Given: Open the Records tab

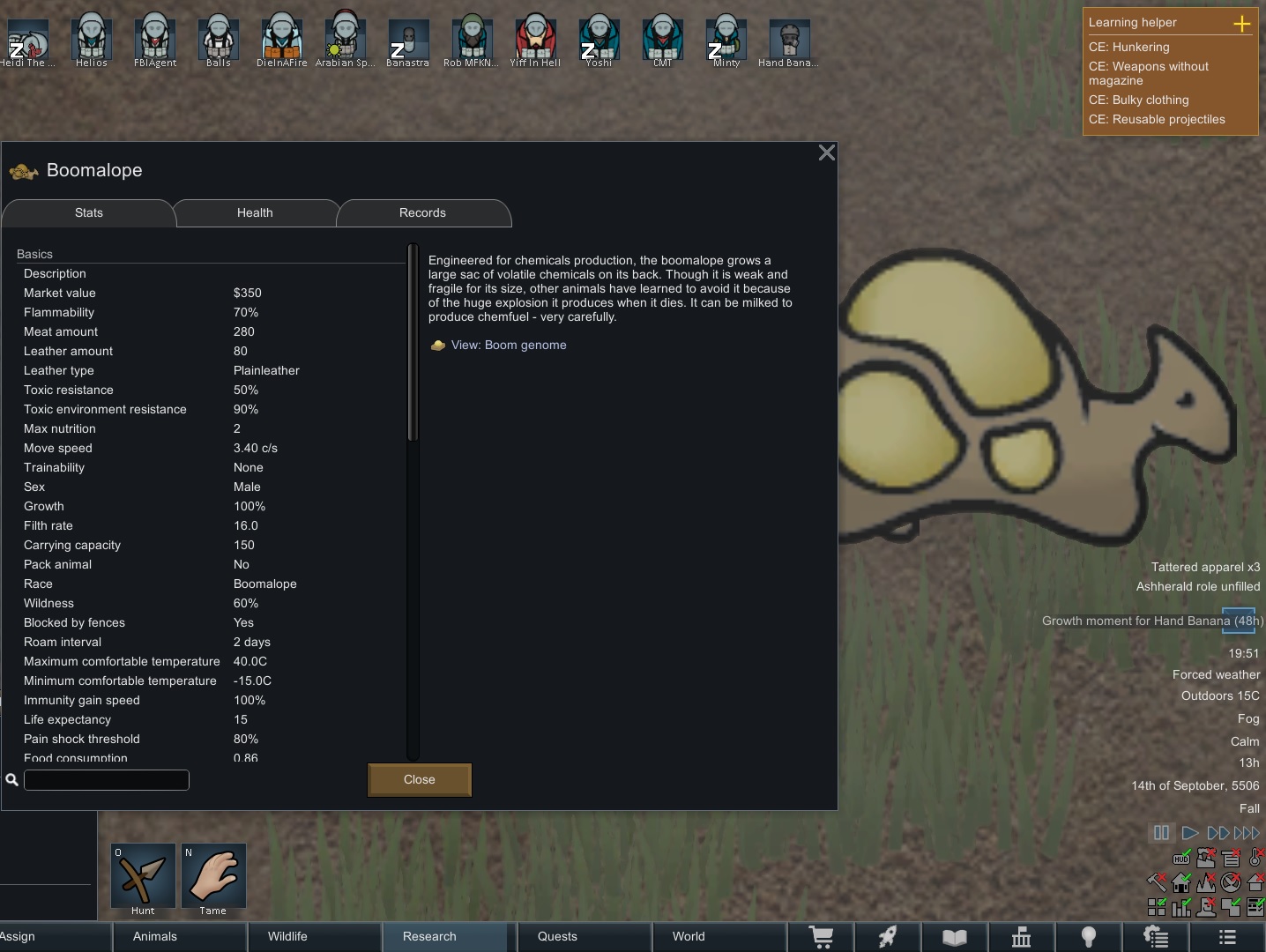Looking at the screenshot, I should click(422, 213).
